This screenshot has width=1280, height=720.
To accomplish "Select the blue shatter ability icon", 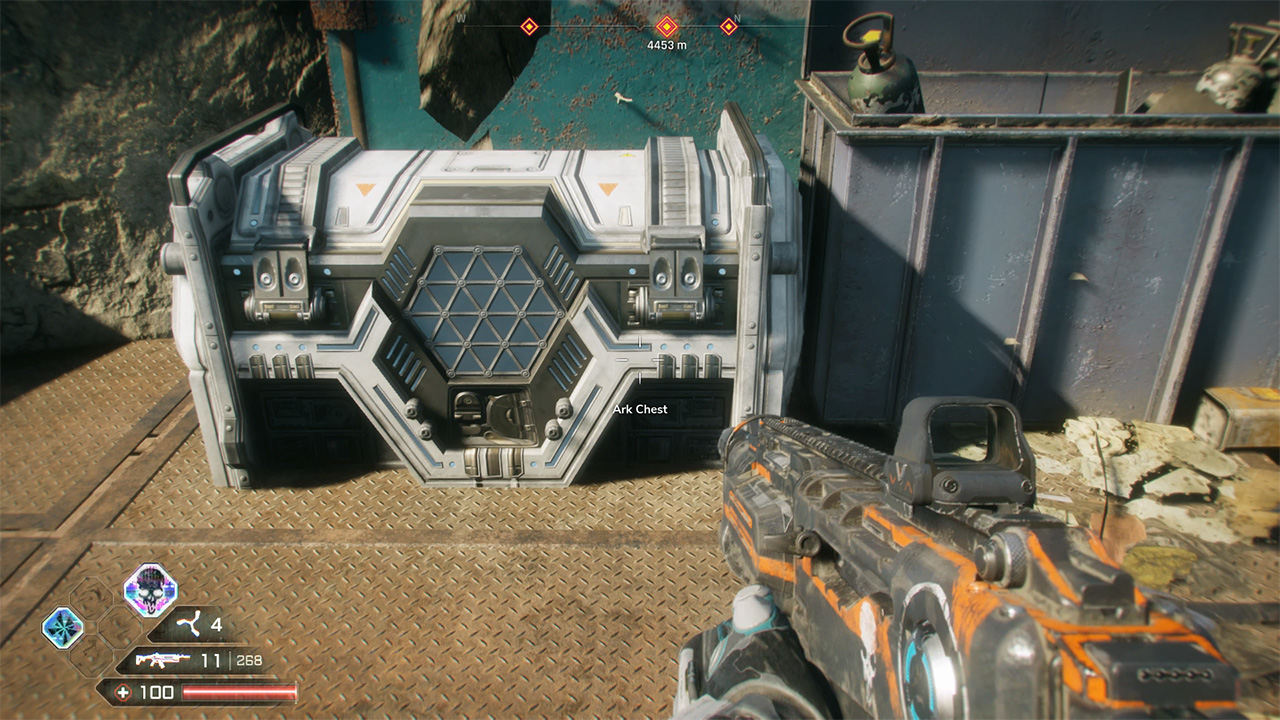I will pyautogui.click(x=62, y=628).
